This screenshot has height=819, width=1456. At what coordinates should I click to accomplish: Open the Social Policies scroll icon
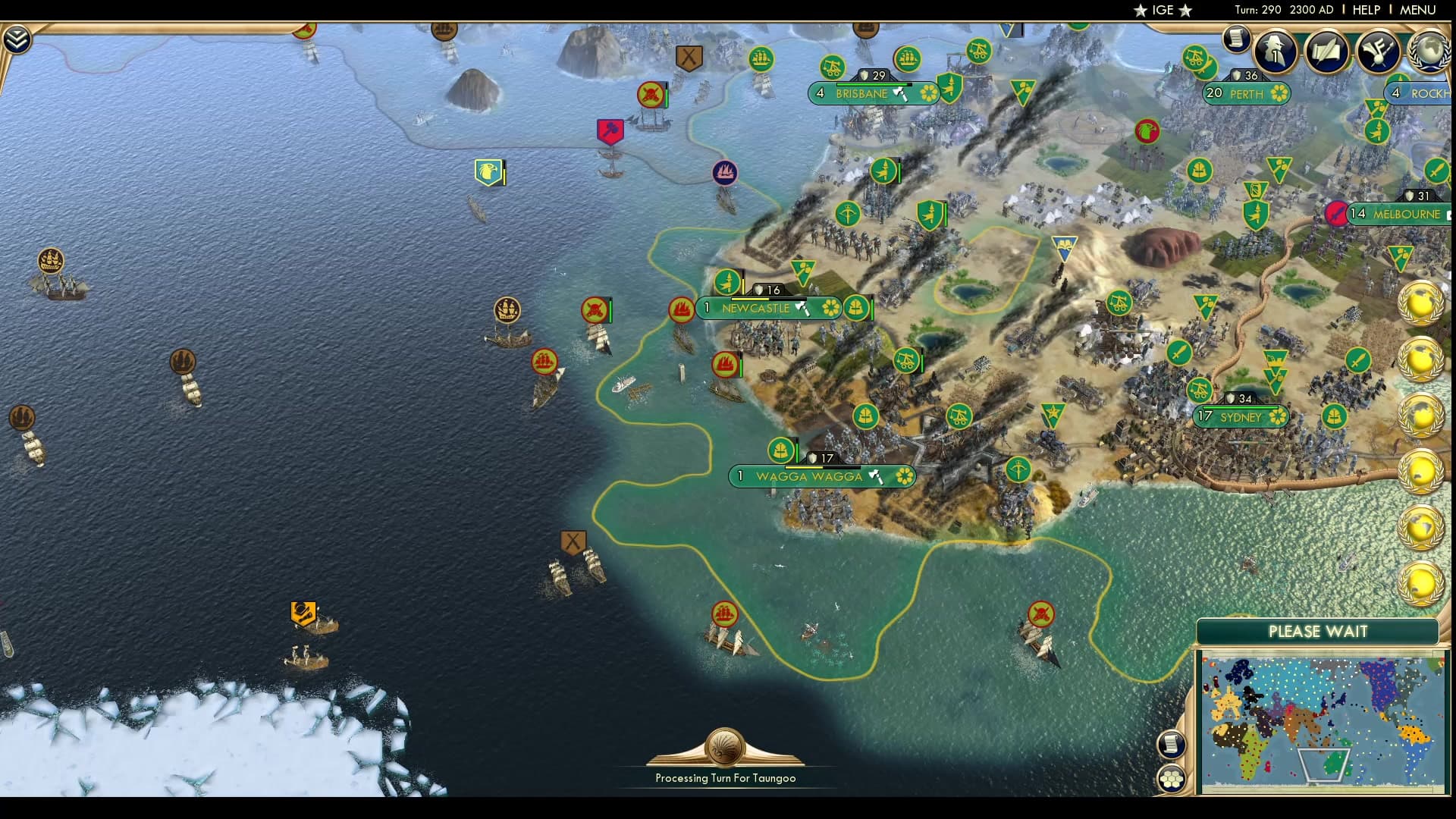tap(1326, 52)
